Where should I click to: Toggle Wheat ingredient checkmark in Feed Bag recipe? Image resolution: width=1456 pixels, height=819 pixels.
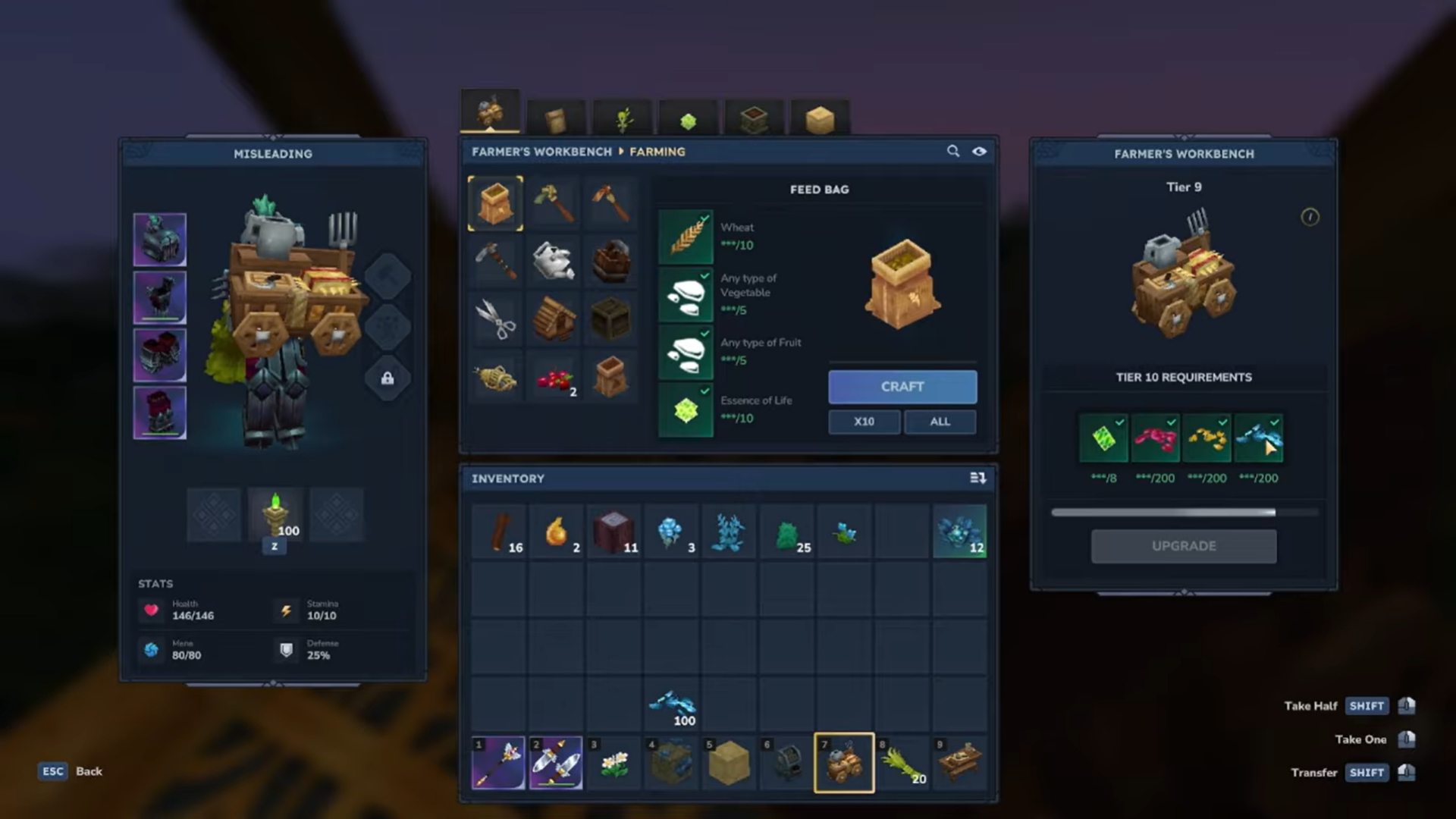[704, 218]
